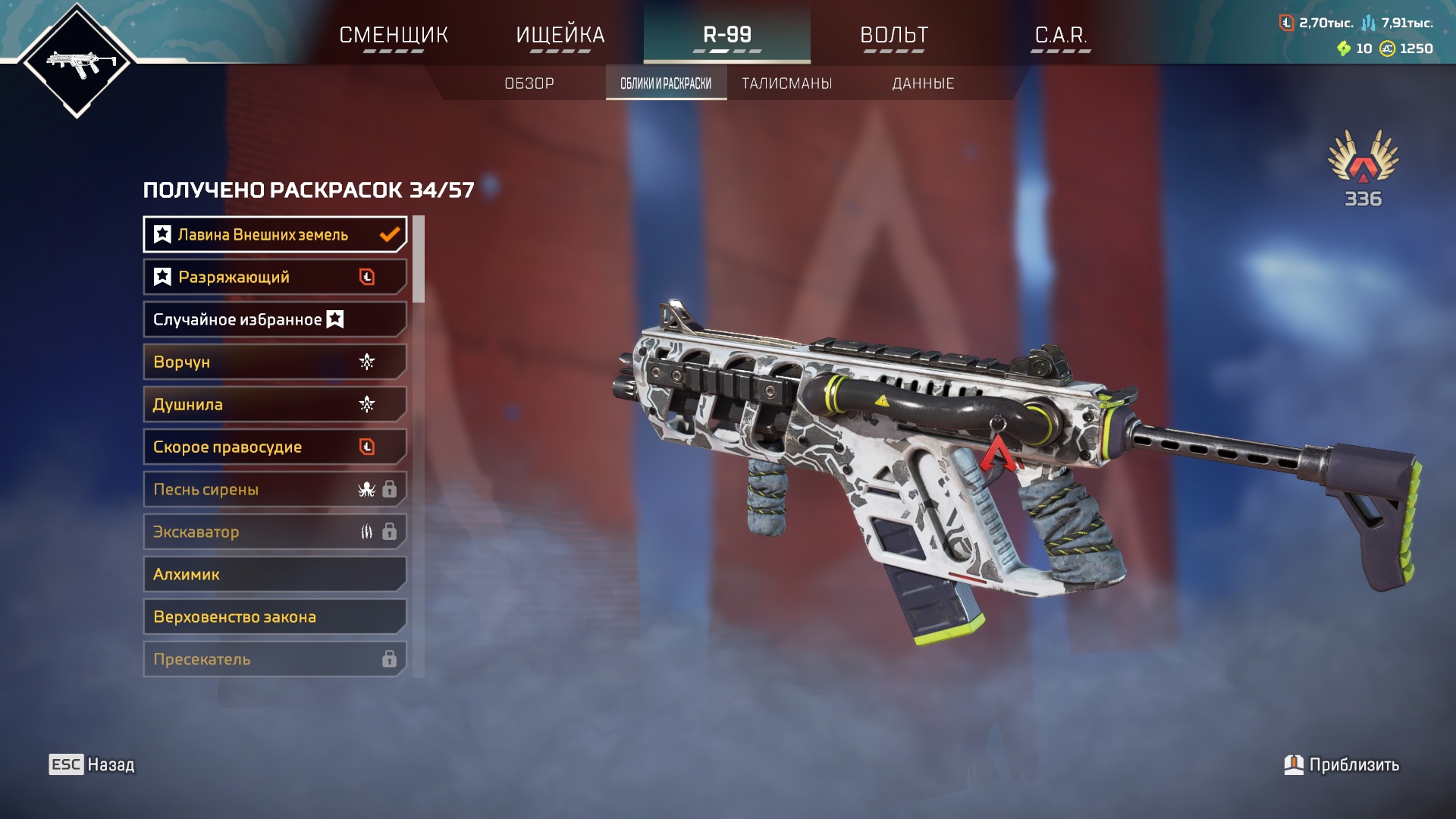Choose the Скорое правосудие skin

[x=275, y=447]
